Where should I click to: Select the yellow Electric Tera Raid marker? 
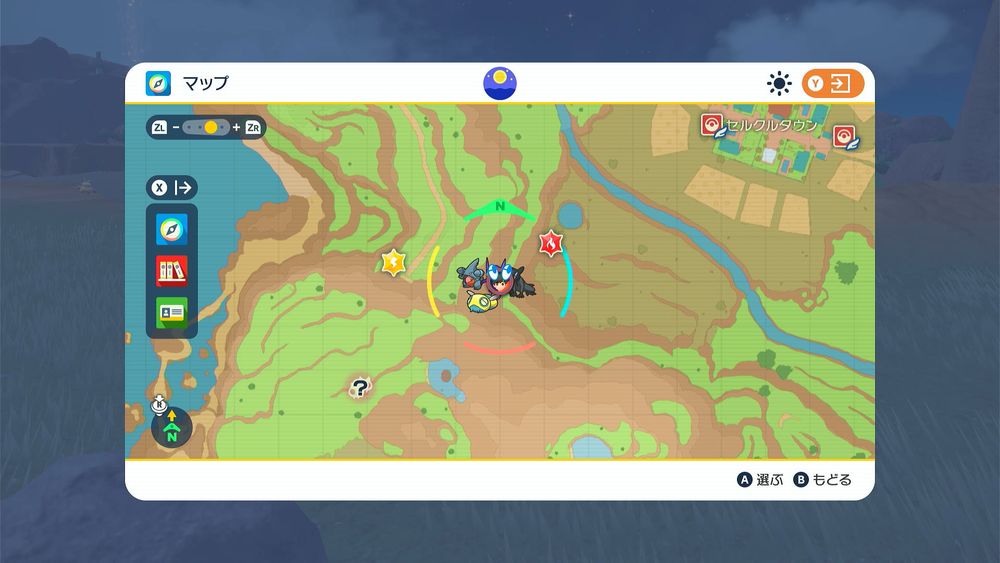tap(393, 262)
